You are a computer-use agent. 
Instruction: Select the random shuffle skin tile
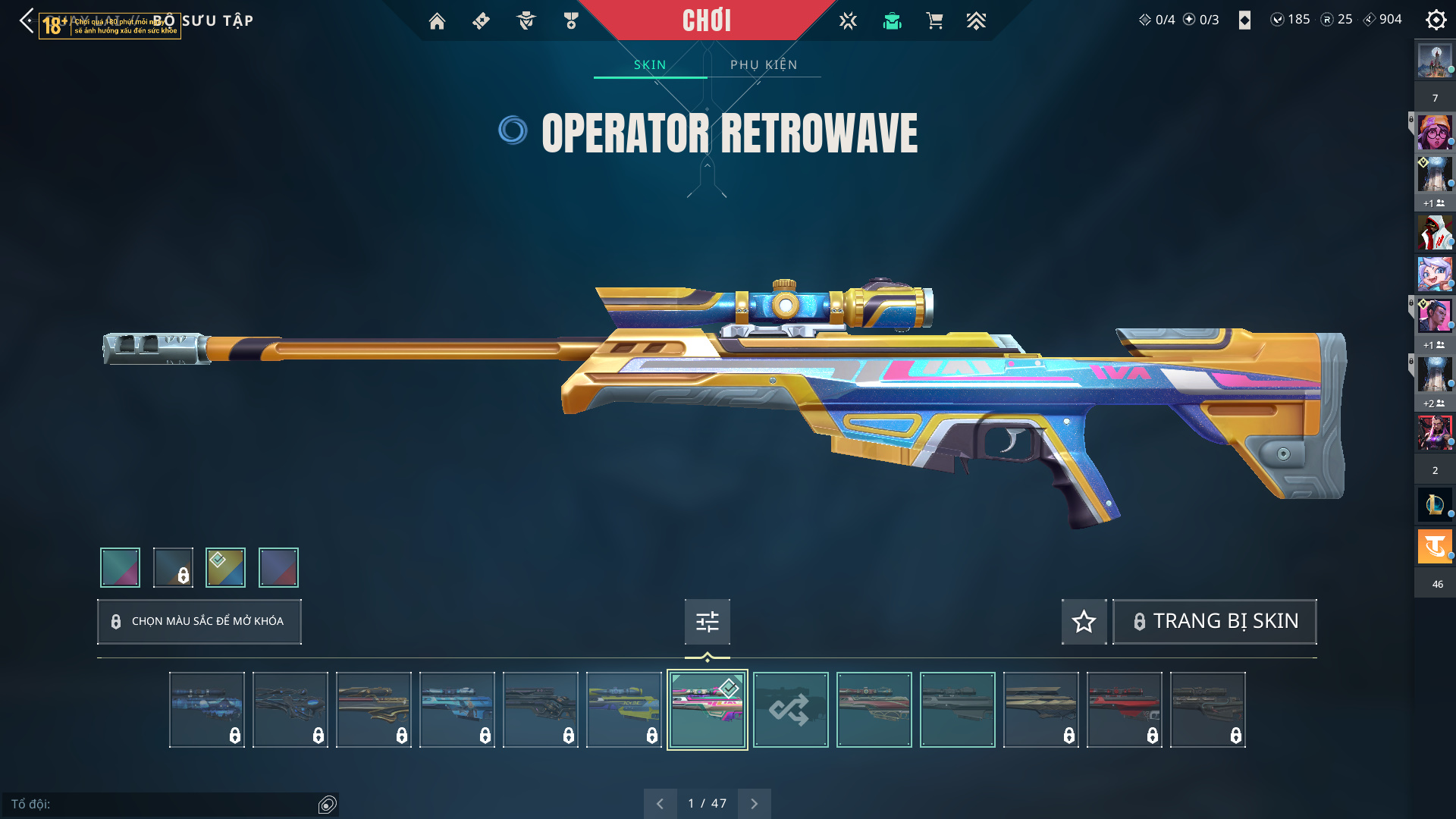point(790,710)
